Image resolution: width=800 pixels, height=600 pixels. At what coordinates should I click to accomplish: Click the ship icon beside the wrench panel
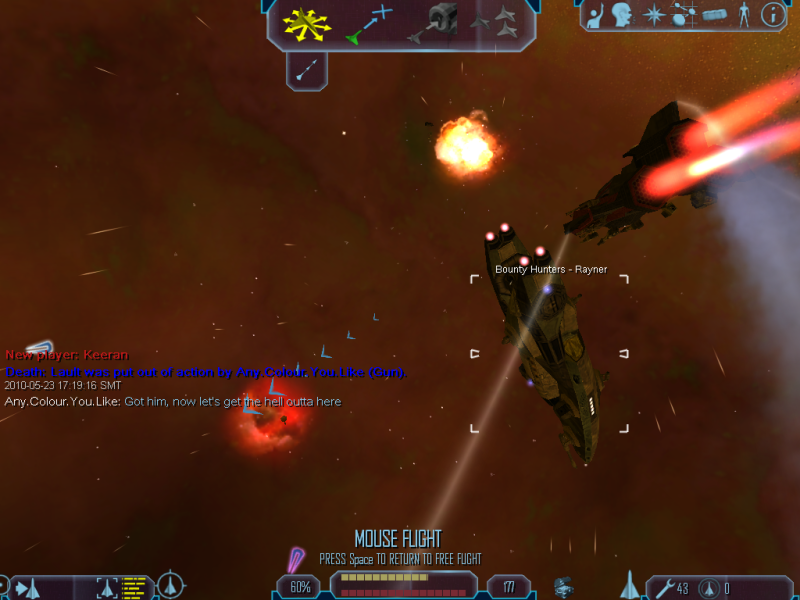coord(630,585)
